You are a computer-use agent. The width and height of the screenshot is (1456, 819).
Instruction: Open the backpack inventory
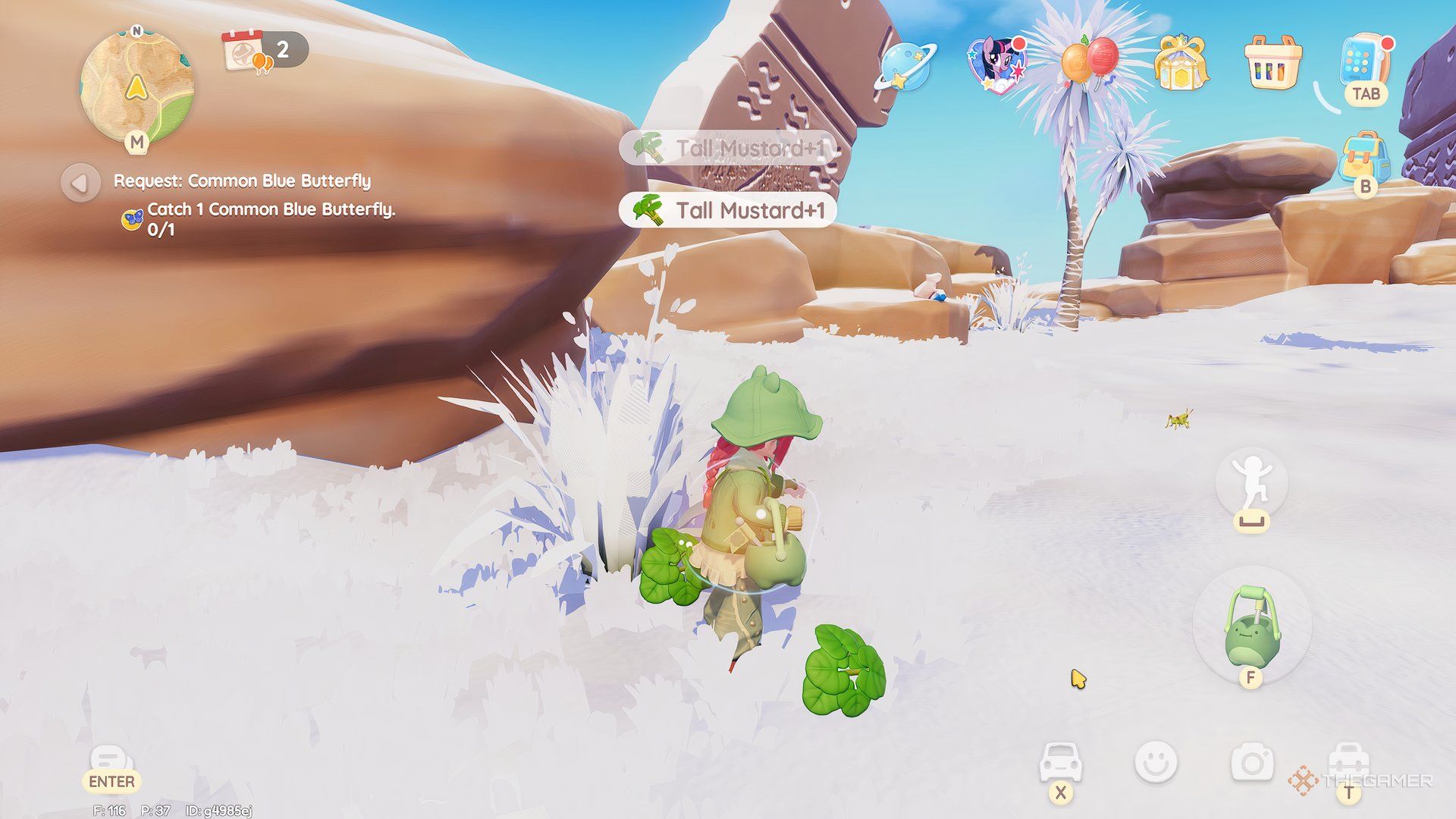coord(1364,155)
